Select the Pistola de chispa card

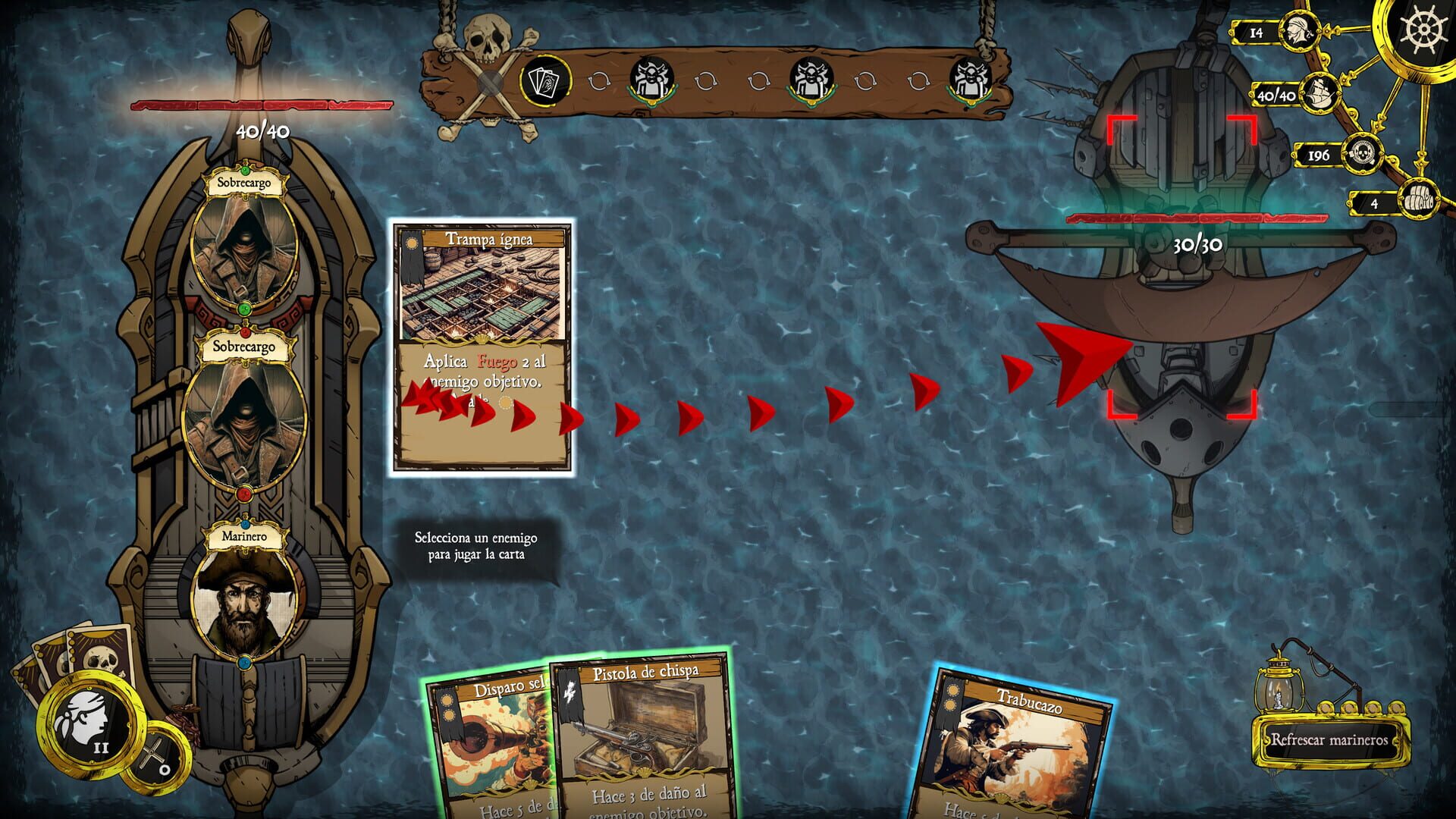(643, 736)
